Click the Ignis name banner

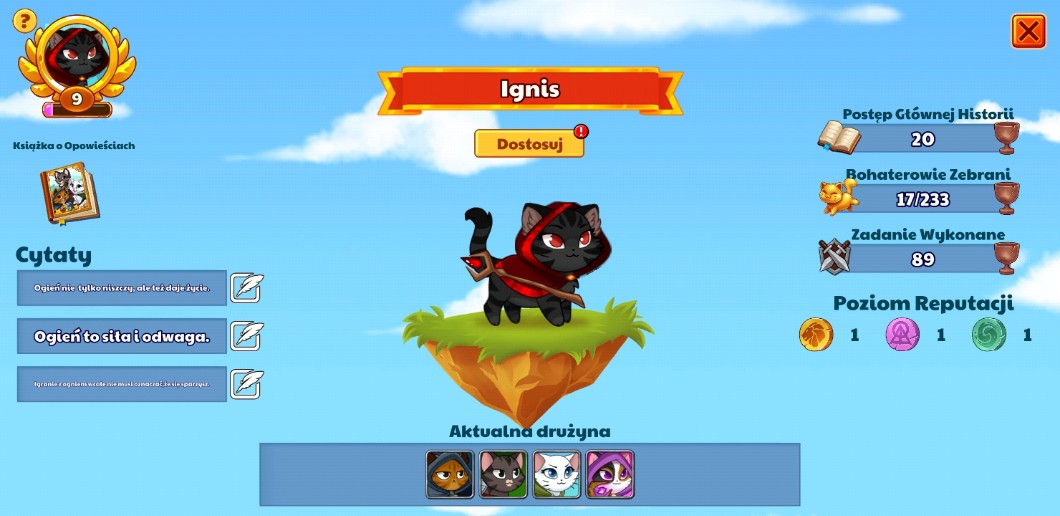click(x=530, y=90)
